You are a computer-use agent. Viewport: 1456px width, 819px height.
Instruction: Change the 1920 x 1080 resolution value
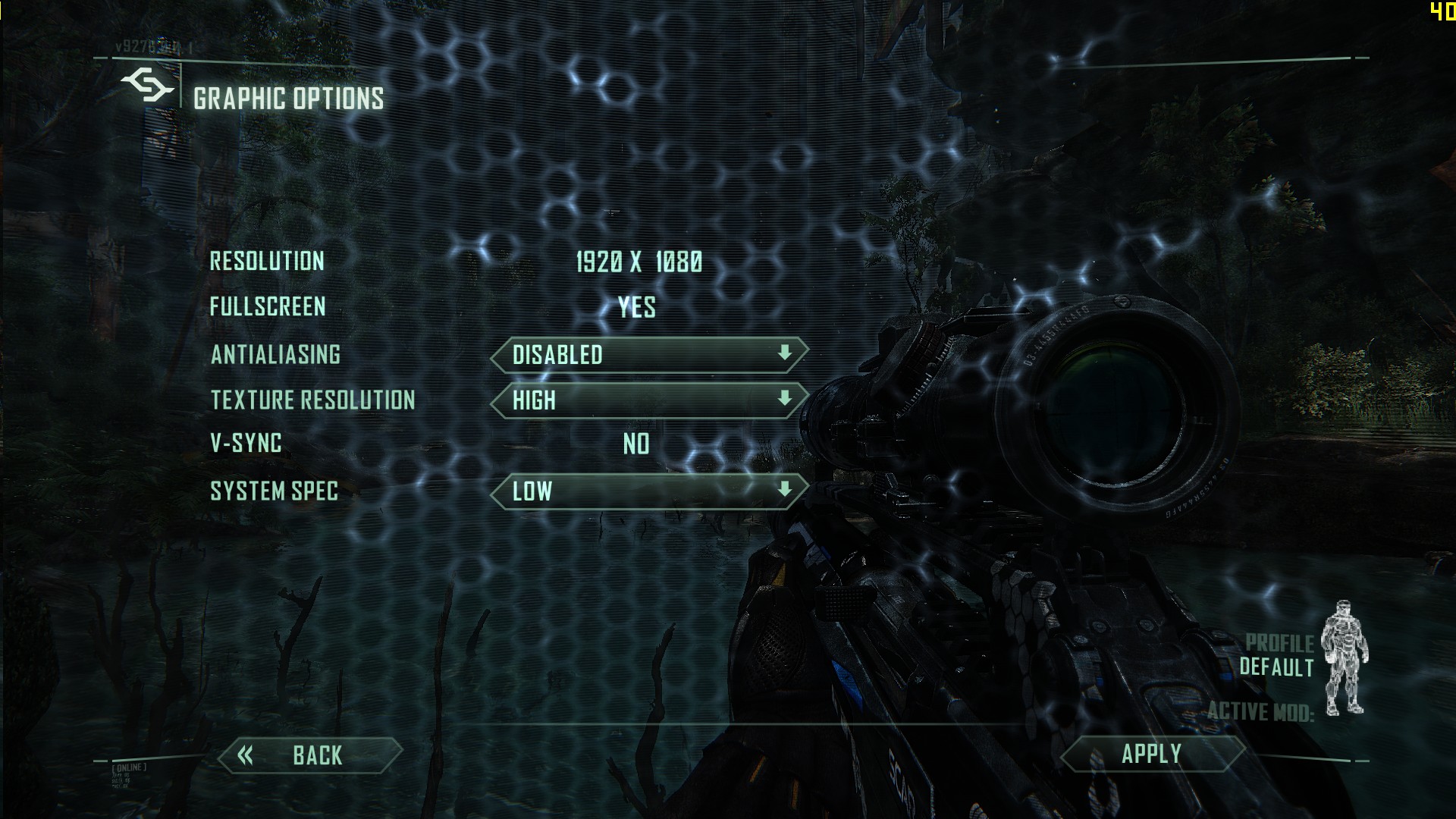pos(639,262)
